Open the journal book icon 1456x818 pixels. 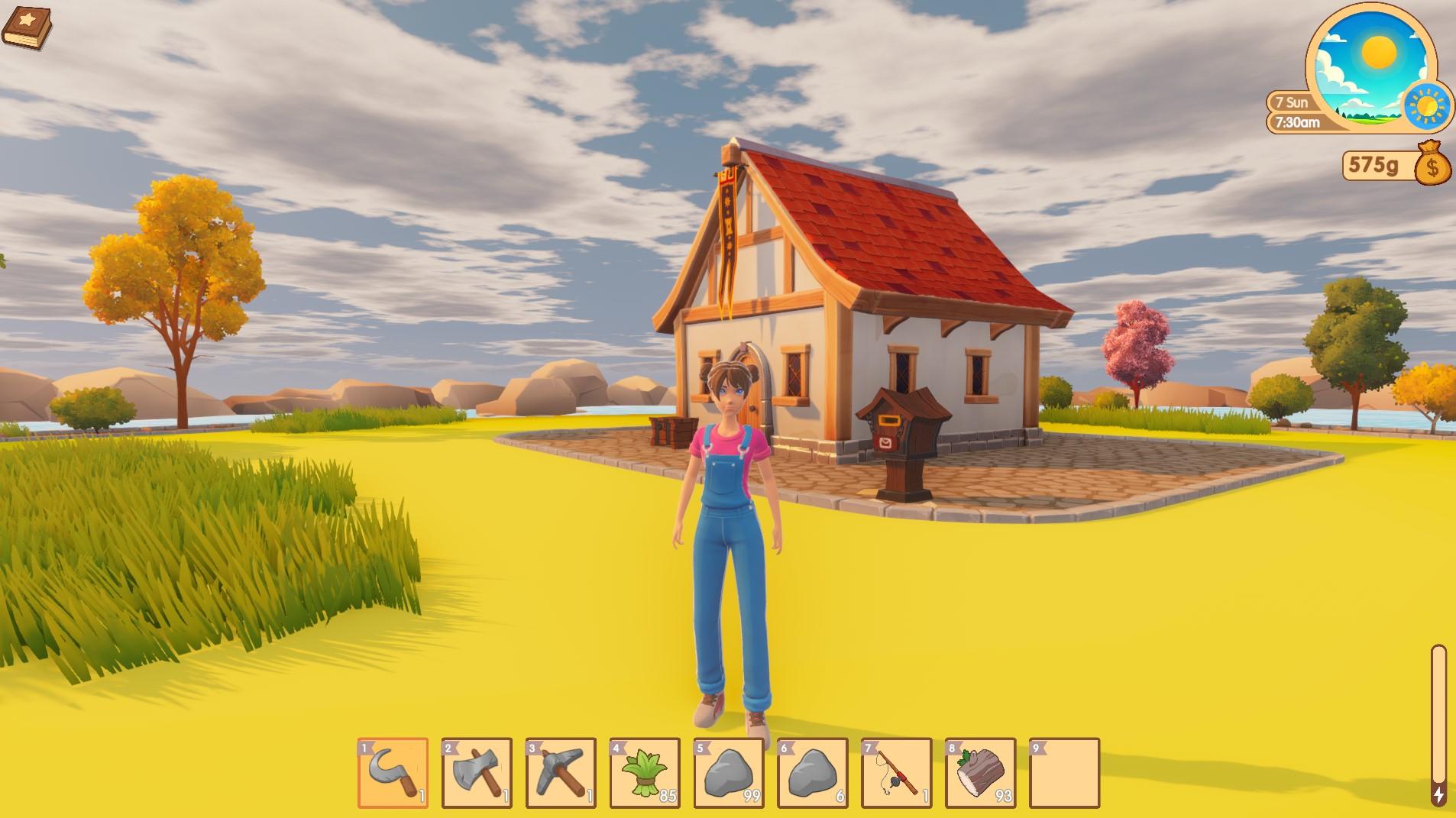[x=28, y=27]
